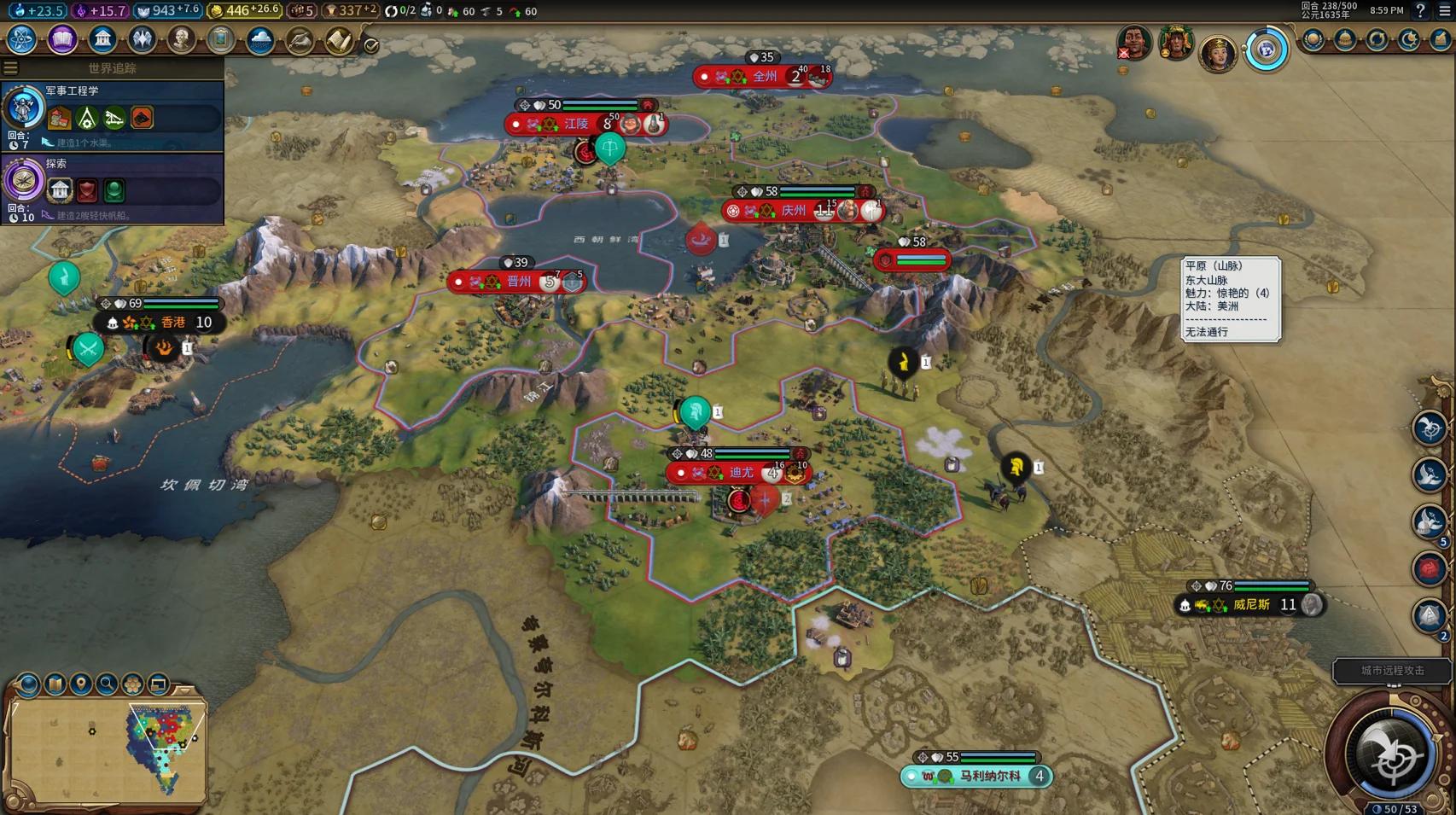This screenshot has width=1456, height=815.
Task: Open the civics tree book icon
Action: tap(62, 39)
